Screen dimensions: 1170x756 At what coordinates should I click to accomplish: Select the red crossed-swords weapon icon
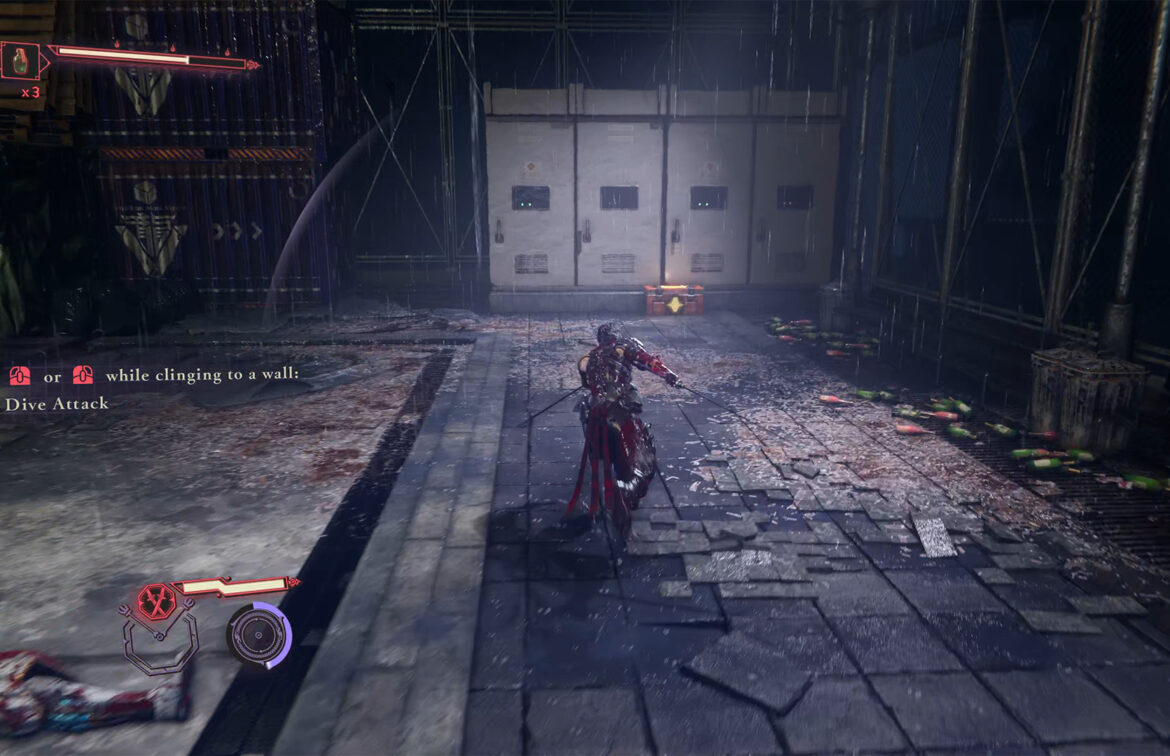tap(156, 602)
